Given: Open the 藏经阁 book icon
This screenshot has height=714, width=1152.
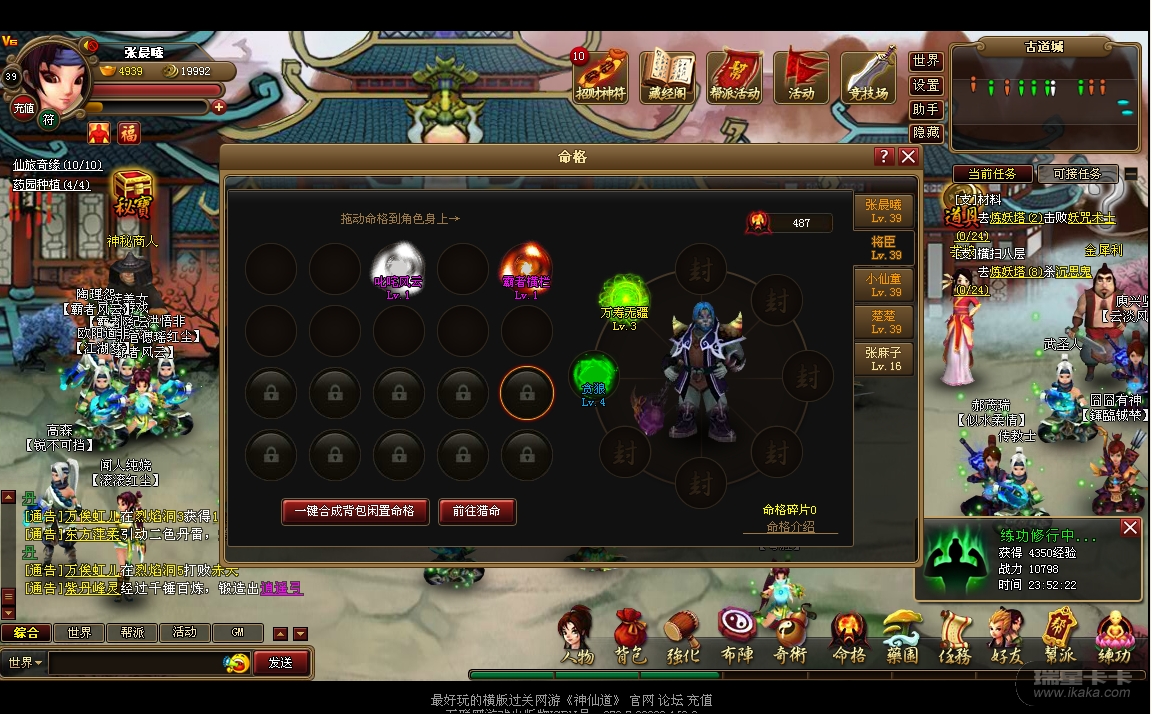Looking at the screenshot, I should (667, 75).
